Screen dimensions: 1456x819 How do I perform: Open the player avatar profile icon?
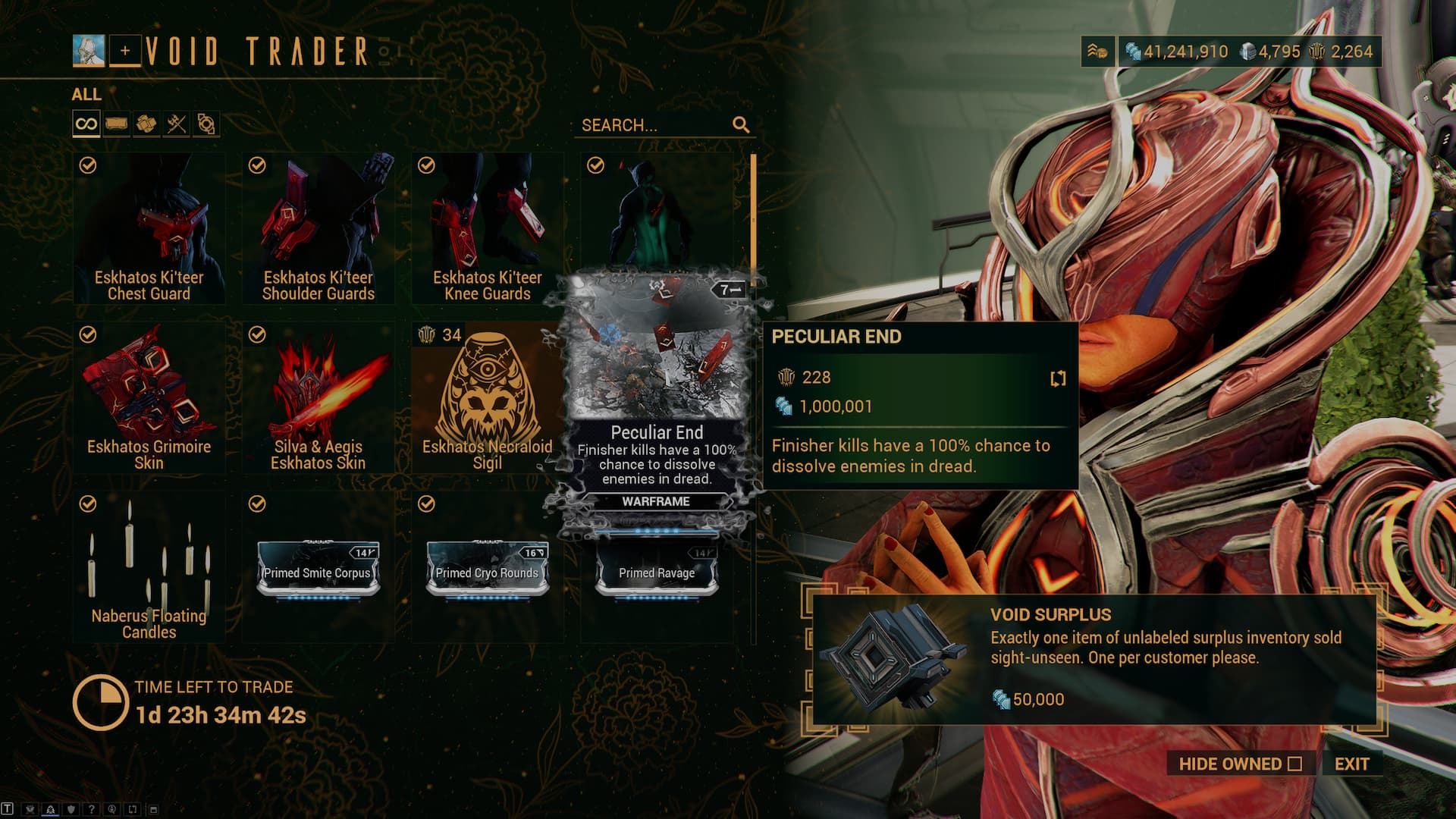click(89, 51)
